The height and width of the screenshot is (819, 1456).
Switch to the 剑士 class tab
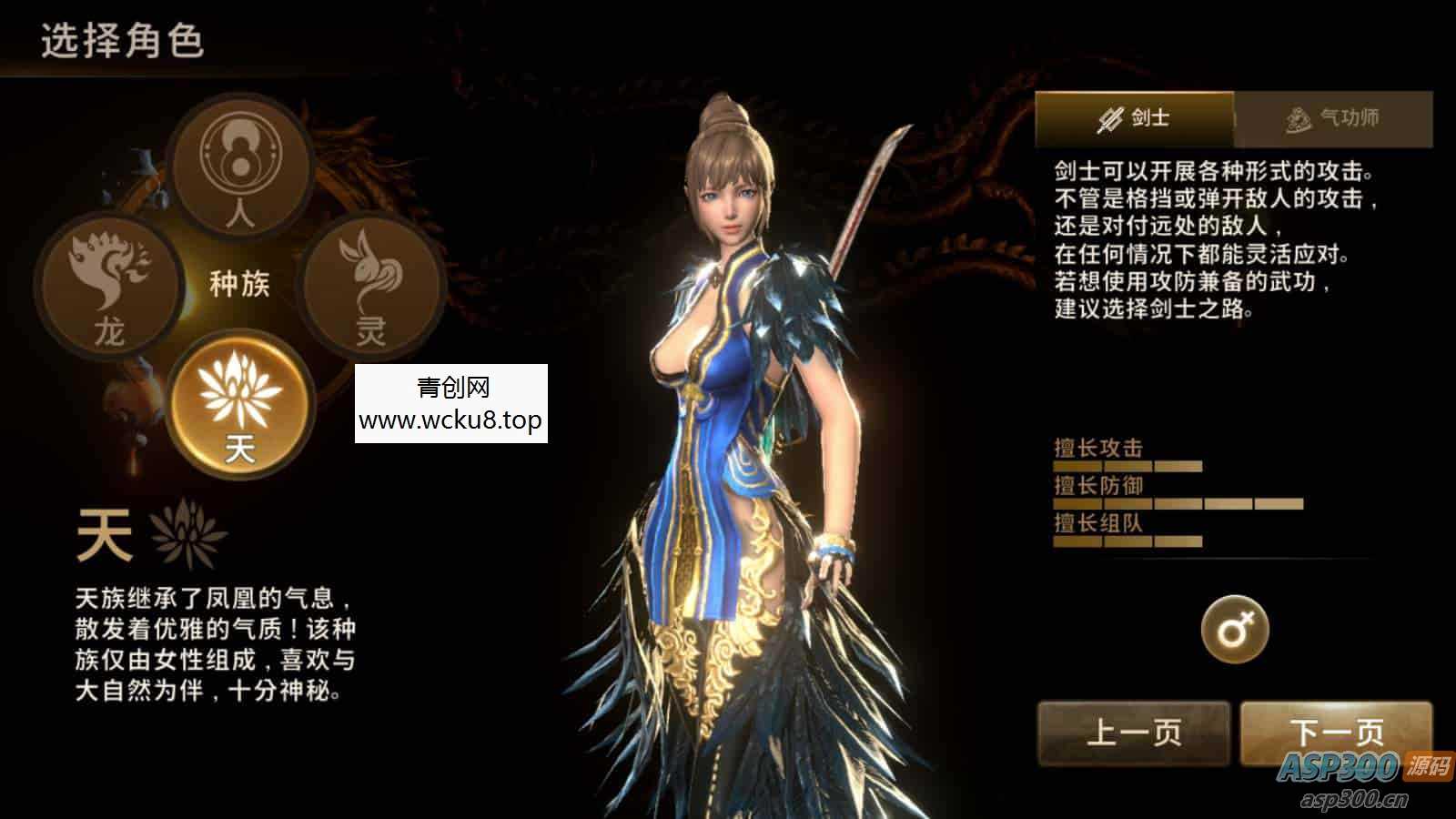[x=1137, y=116]
